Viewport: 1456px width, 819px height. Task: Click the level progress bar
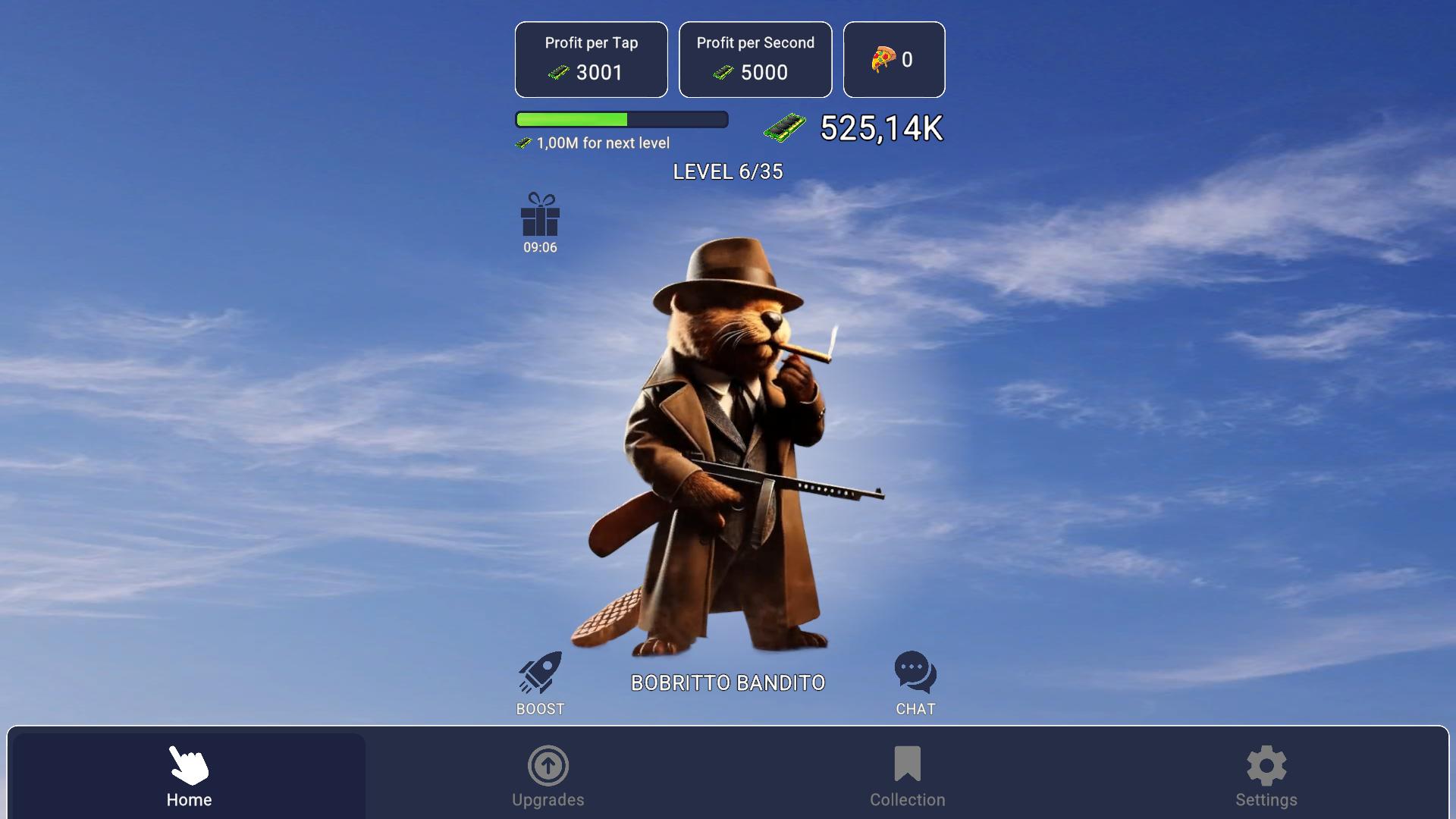pos(621,120)
